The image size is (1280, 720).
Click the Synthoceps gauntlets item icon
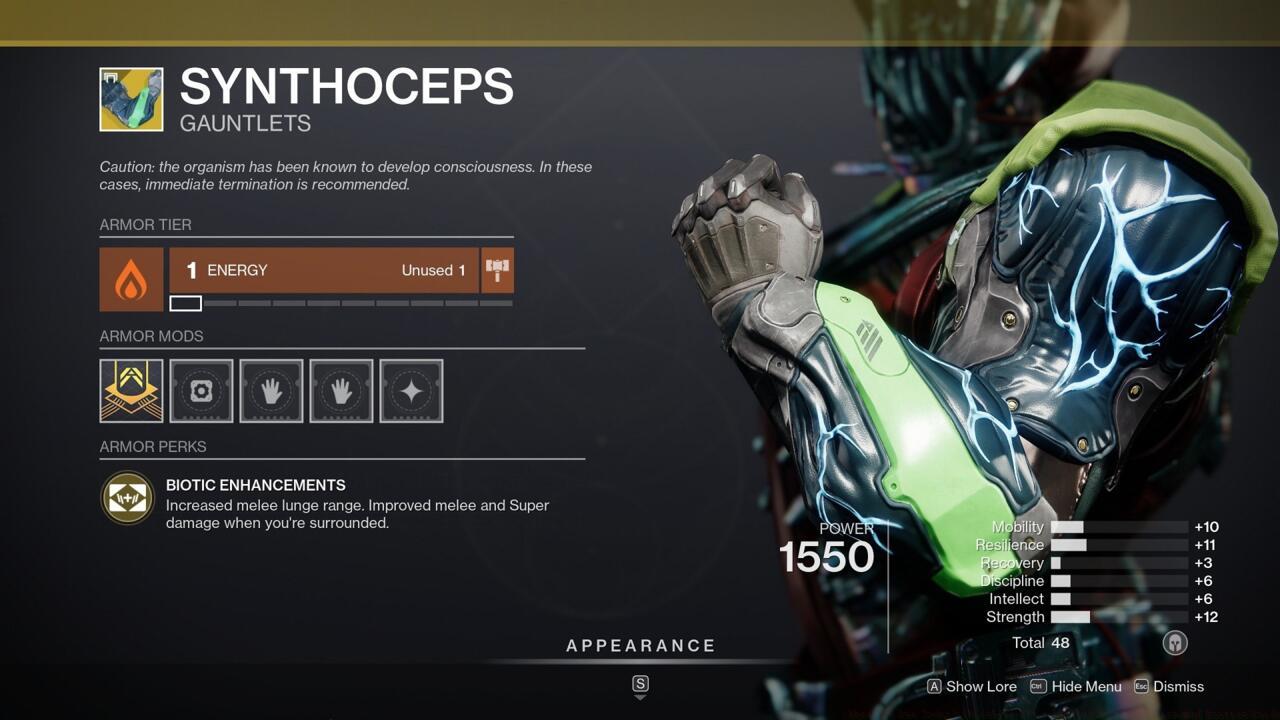129,99
